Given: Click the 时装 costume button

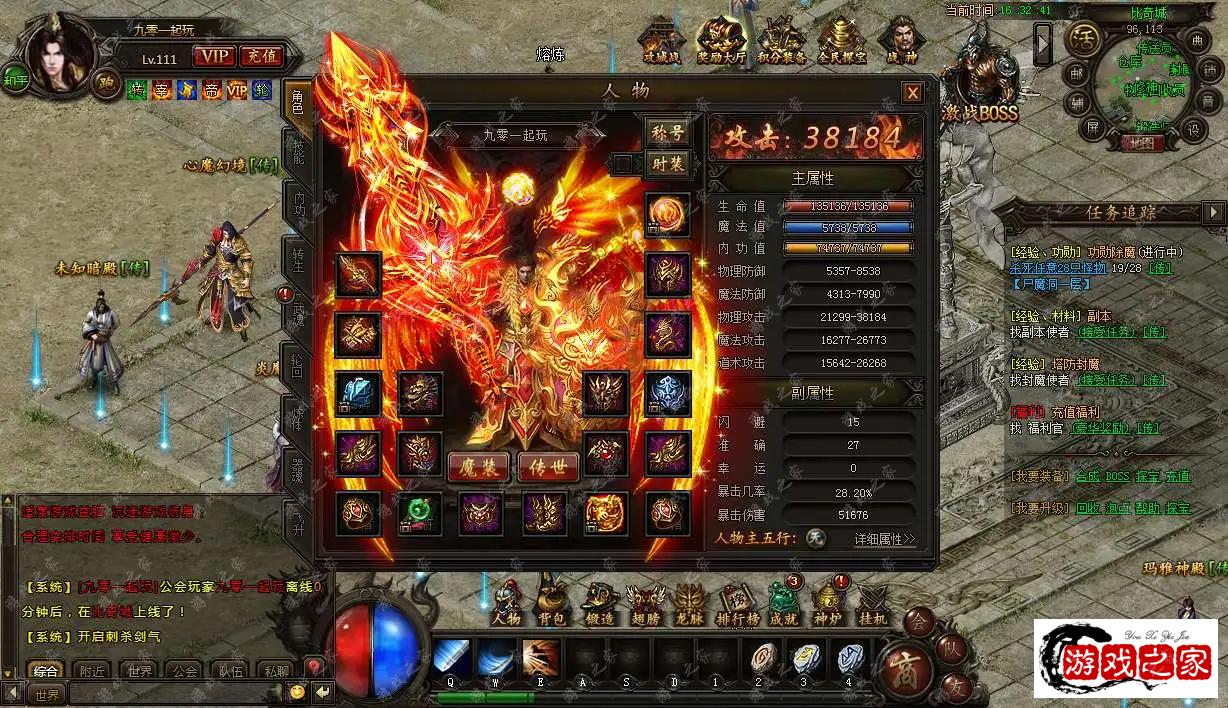Looking at the screenshot, I should [x=667, y=164].
